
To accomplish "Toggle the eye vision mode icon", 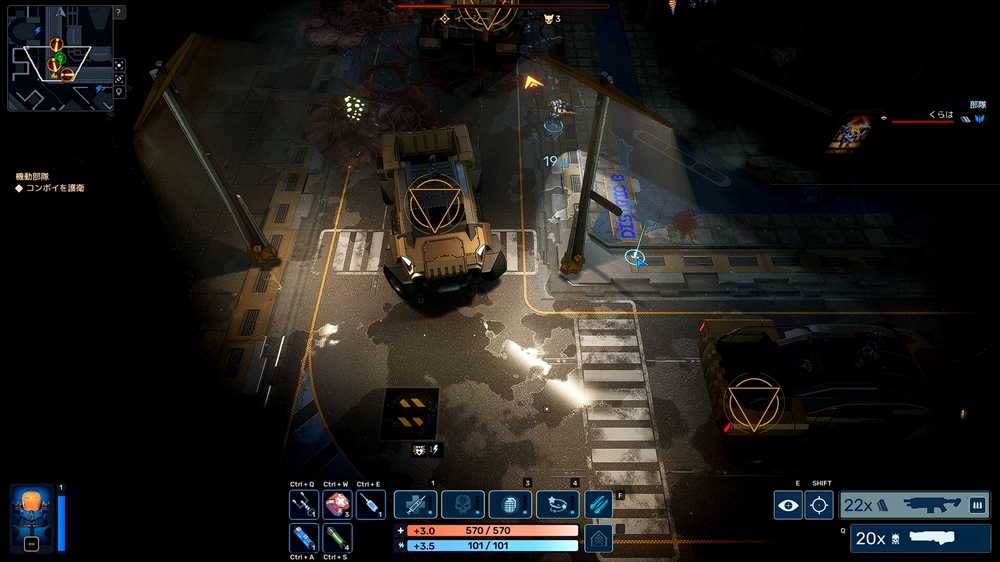I will click(788, 505).
